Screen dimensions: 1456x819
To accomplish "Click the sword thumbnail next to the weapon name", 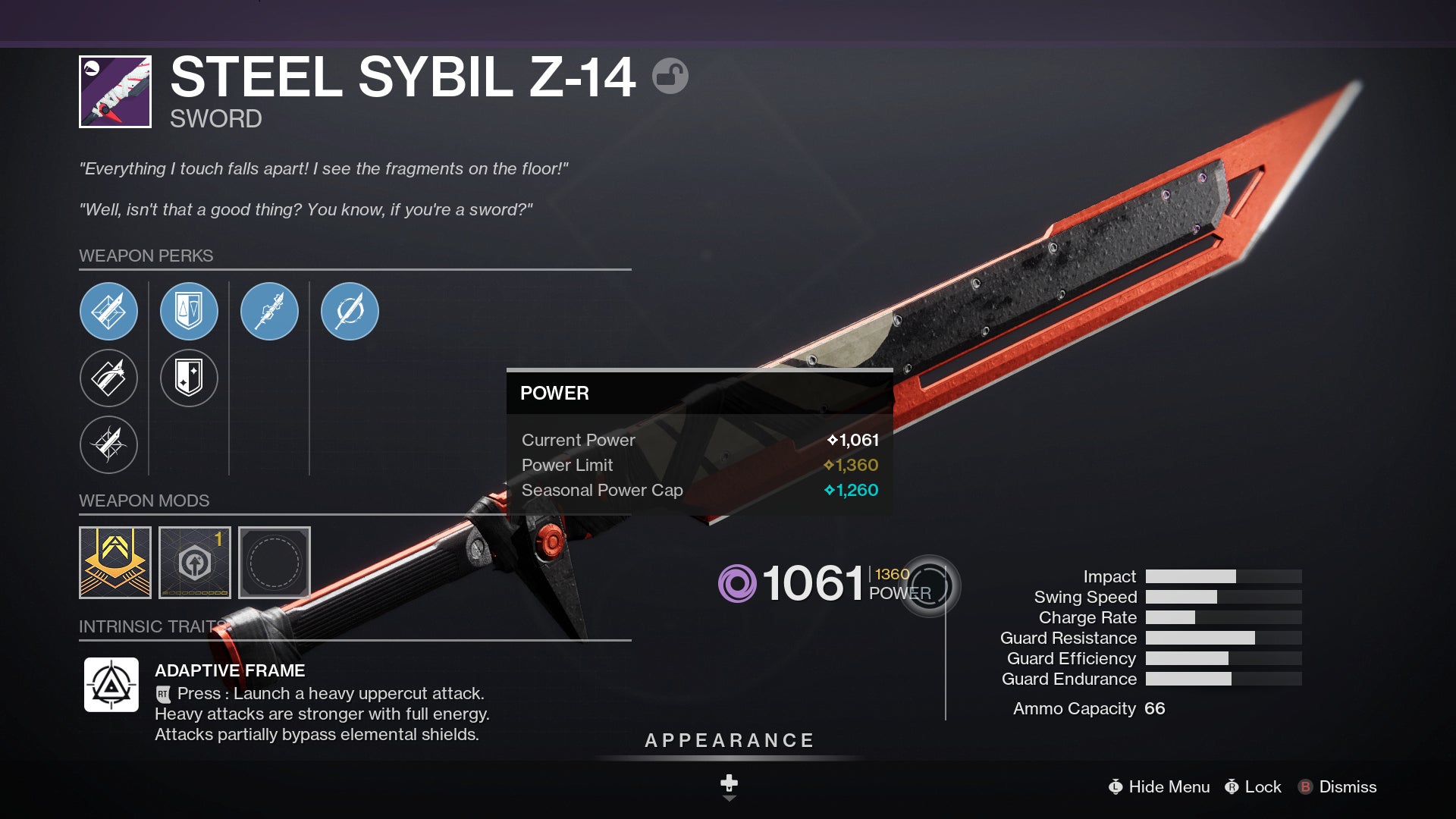I will click(x=115, y=91).
